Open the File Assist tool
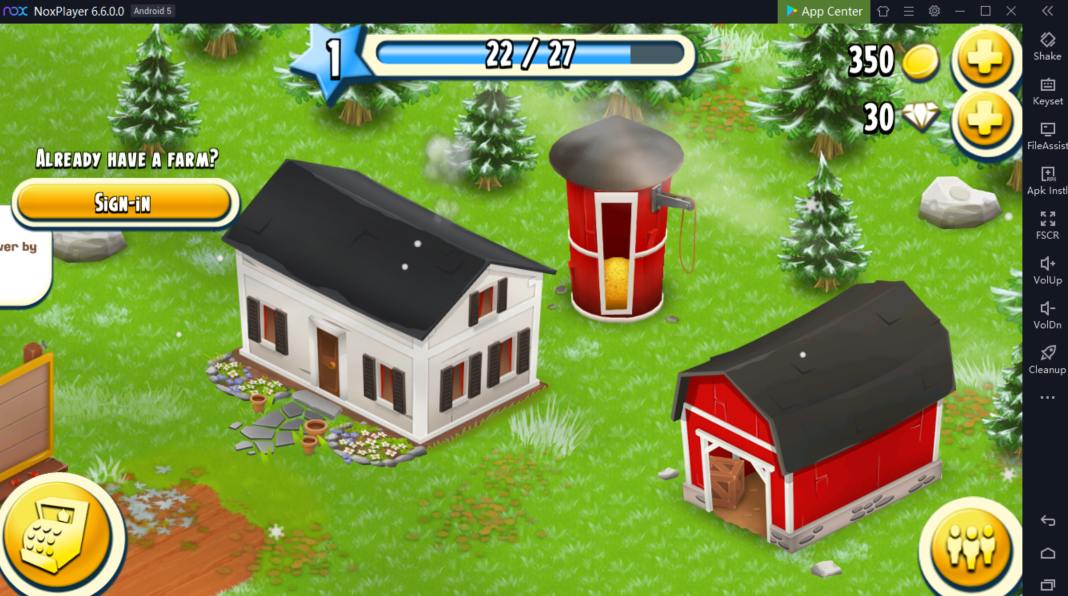The image size is (1068, 596). coord(1047,135)
